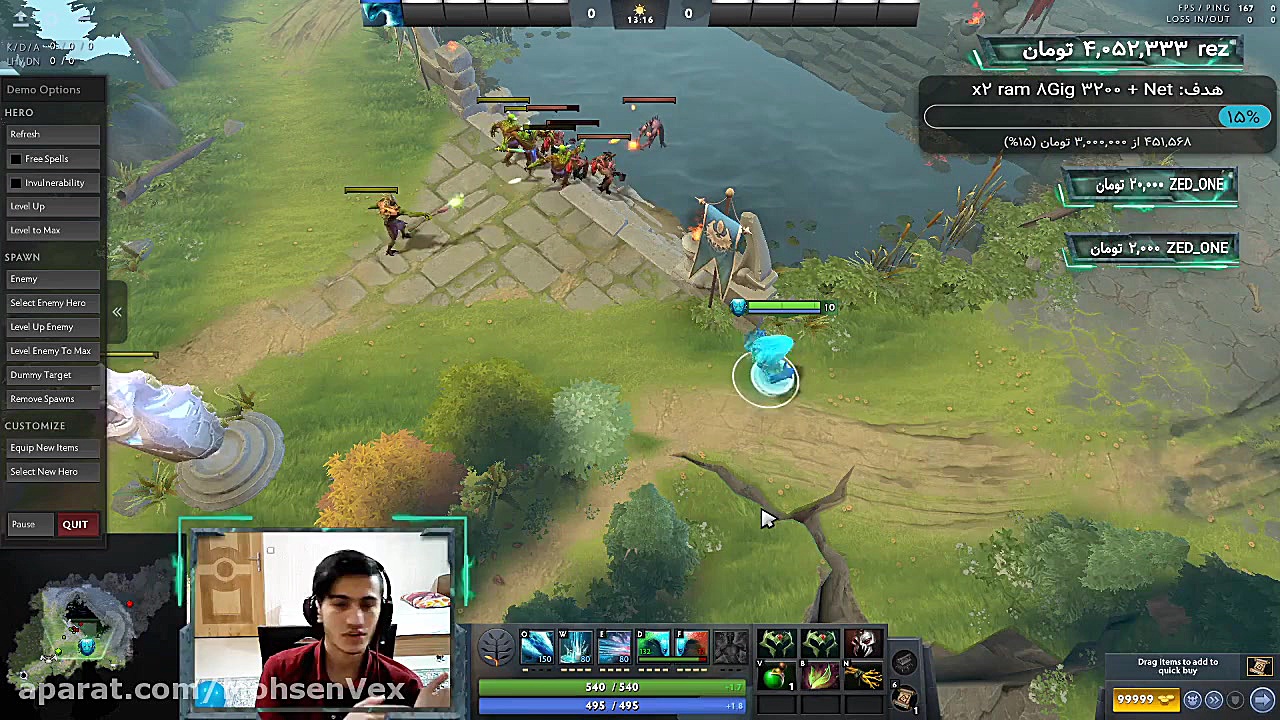Choose Select Enemy Hero

tap(48, 303)
